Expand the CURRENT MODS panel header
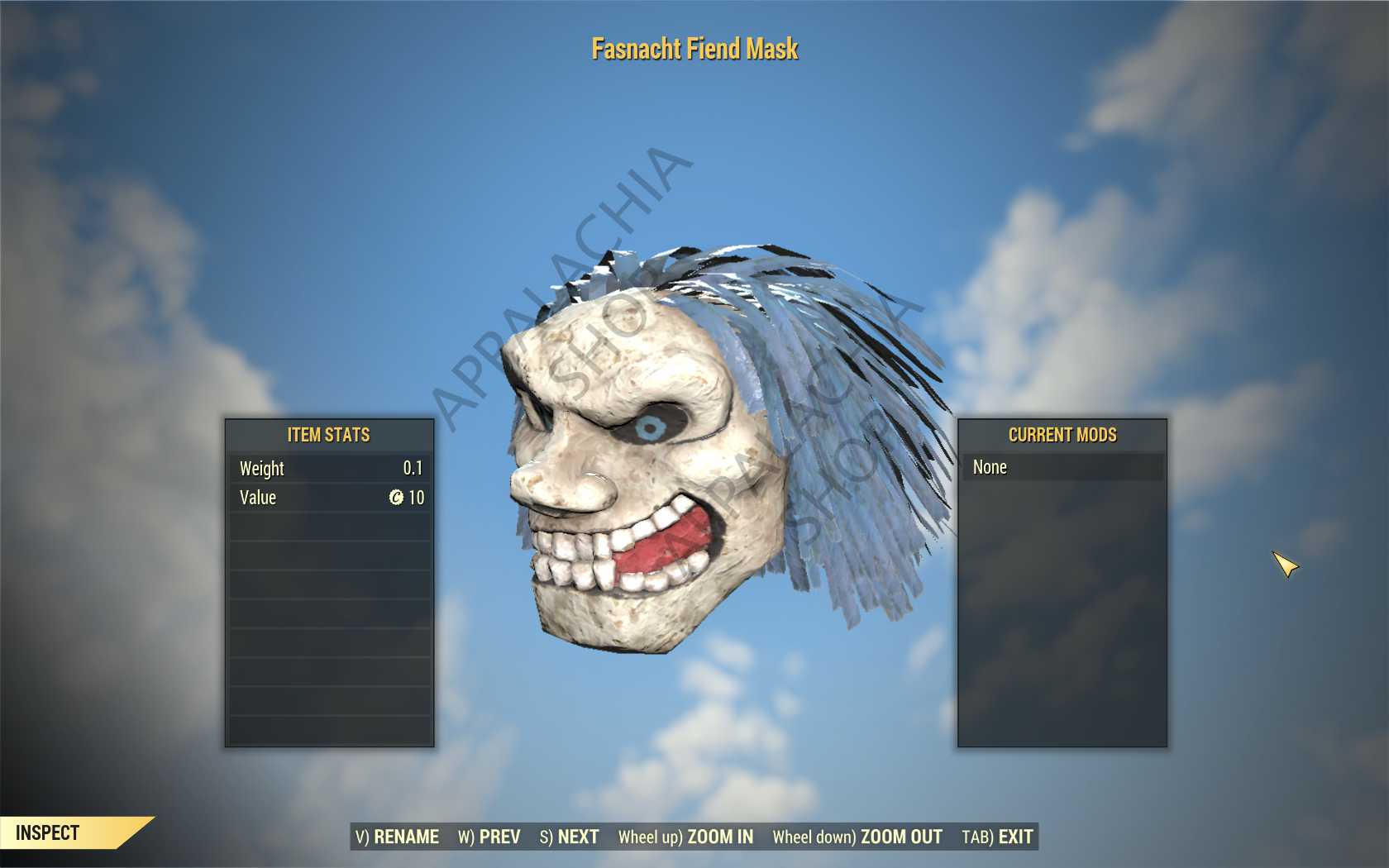This screenshot has width=1389, height=868. tap(1062, 434)
